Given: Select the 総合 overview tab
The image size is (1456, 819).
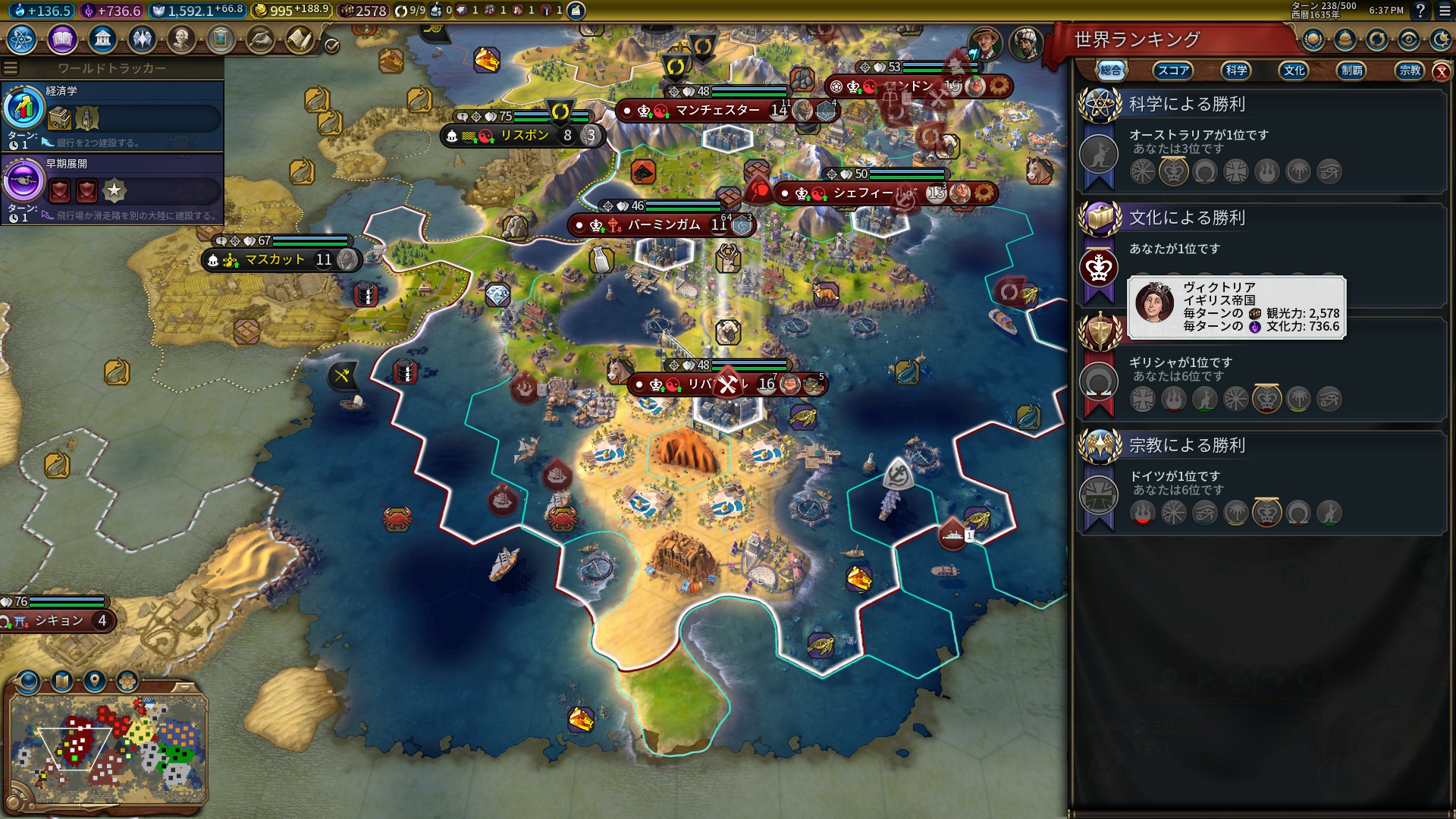Looking at the screenshot, I should tap(1111, 71).
